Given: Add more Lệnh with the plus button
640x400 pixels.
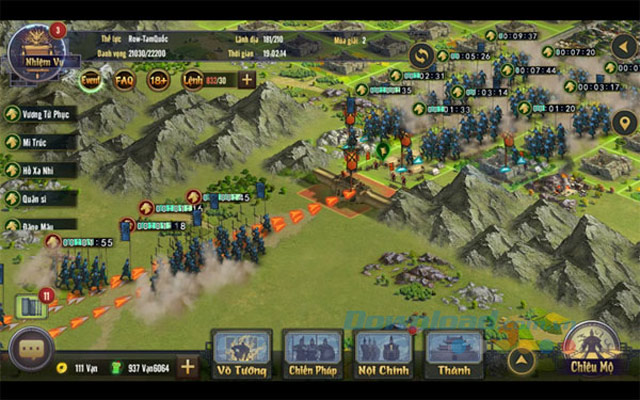Looking at the screenshot, I should [246, 79].
